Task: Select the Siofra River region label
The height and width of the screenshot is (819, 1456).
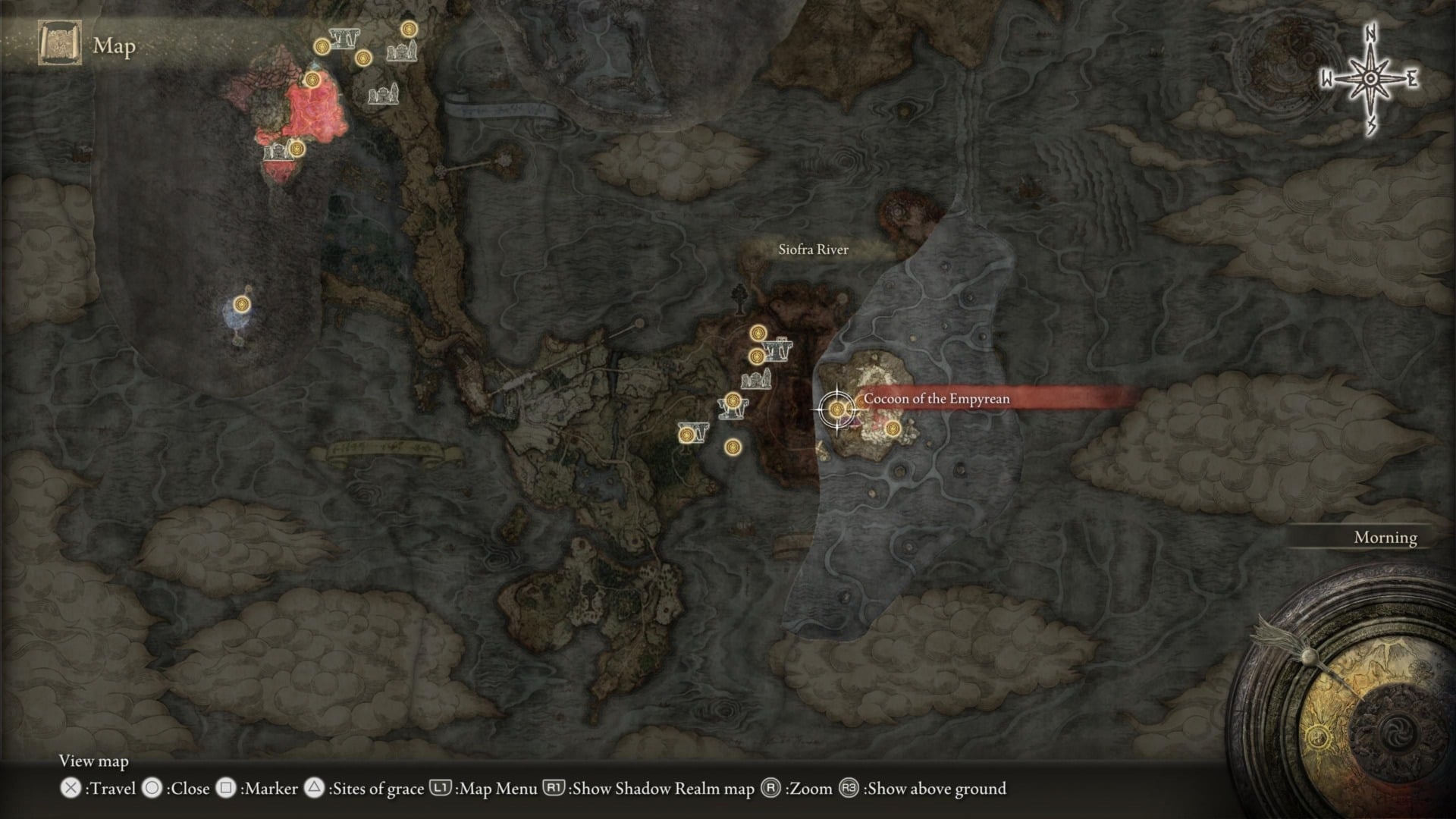Action: [x=814, y=248]
